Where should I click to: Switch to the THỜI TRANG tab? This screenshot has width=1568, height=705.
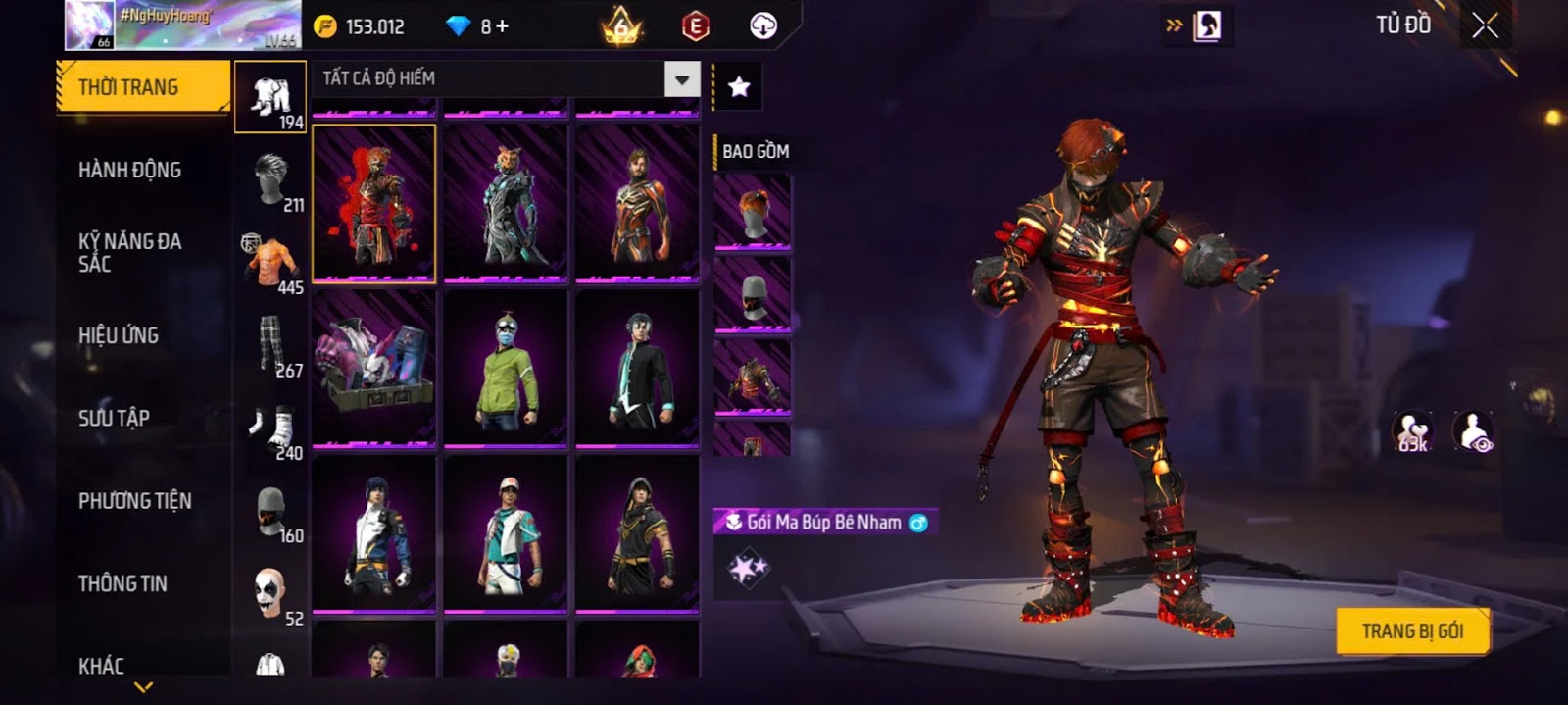click(x=143, y=87)
